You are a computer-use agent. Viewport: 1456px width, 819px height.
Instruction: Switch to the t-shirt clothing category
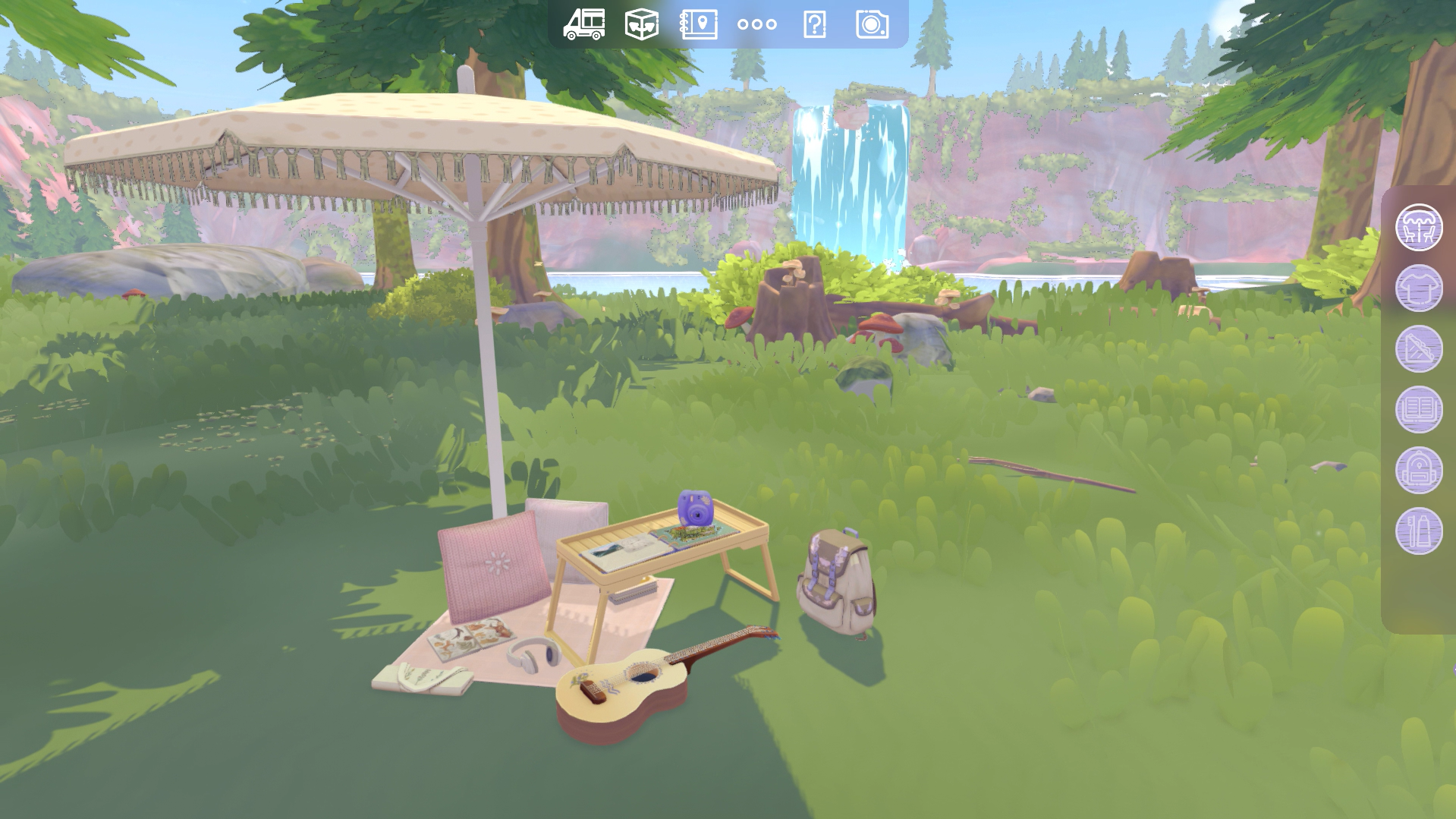[x=1419, y=288]
